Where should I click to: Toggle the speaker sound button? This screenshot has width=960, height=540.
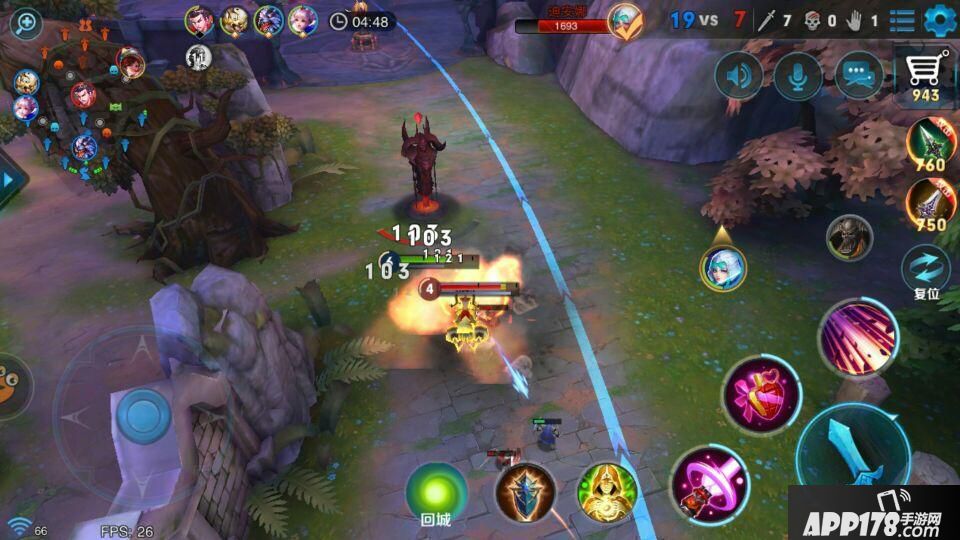point(739,76)
